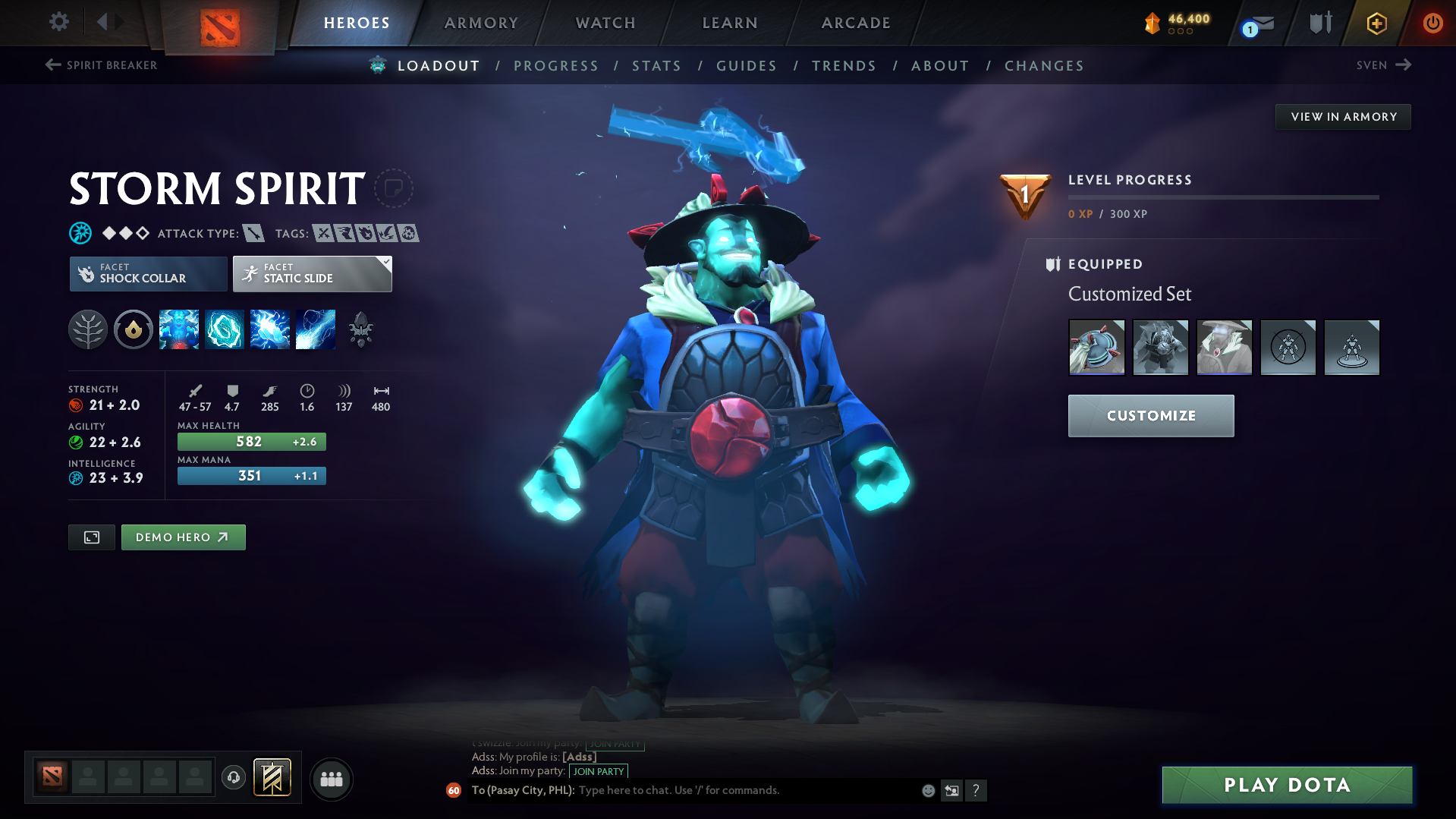Click the back arrow to Spirit Breaker
This screenshot has height=819, width=1456.
(x=52, y=65)
